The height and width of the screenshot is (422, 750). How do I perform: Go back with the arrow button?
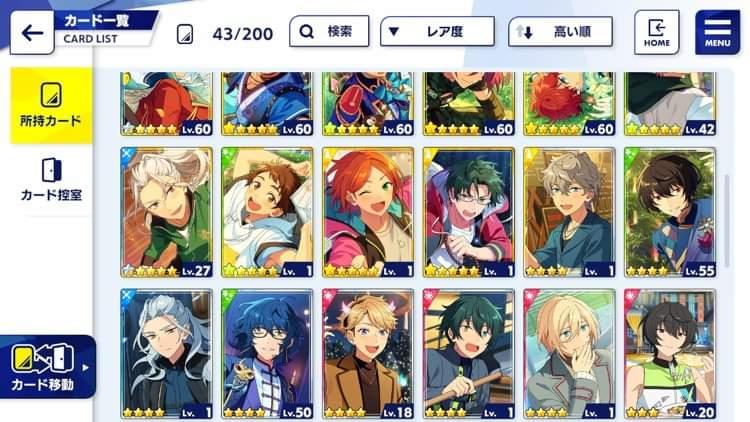[31, 32]
